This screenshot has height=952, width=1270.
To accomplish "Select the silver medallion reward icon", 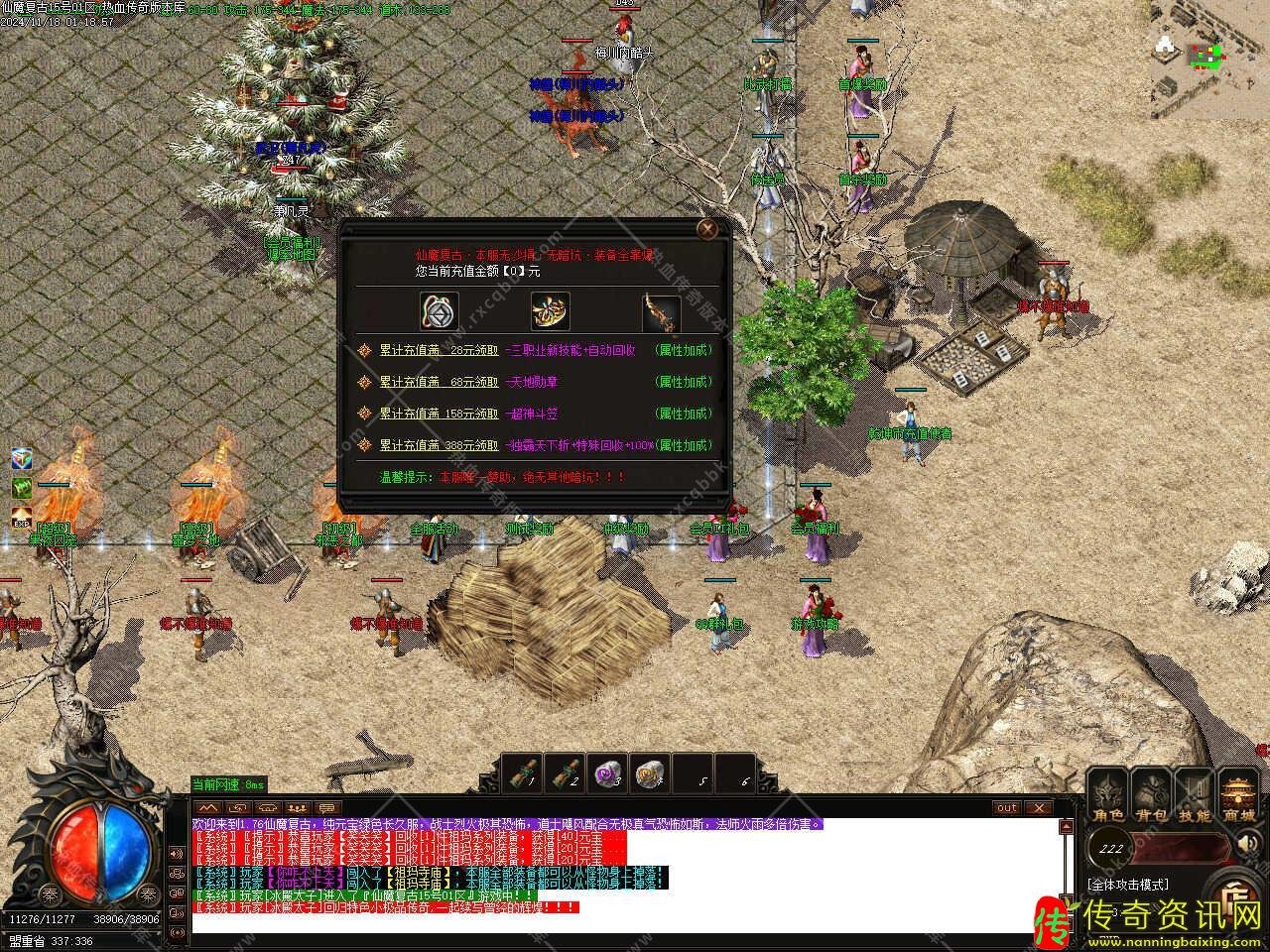I will coord(439,309).
